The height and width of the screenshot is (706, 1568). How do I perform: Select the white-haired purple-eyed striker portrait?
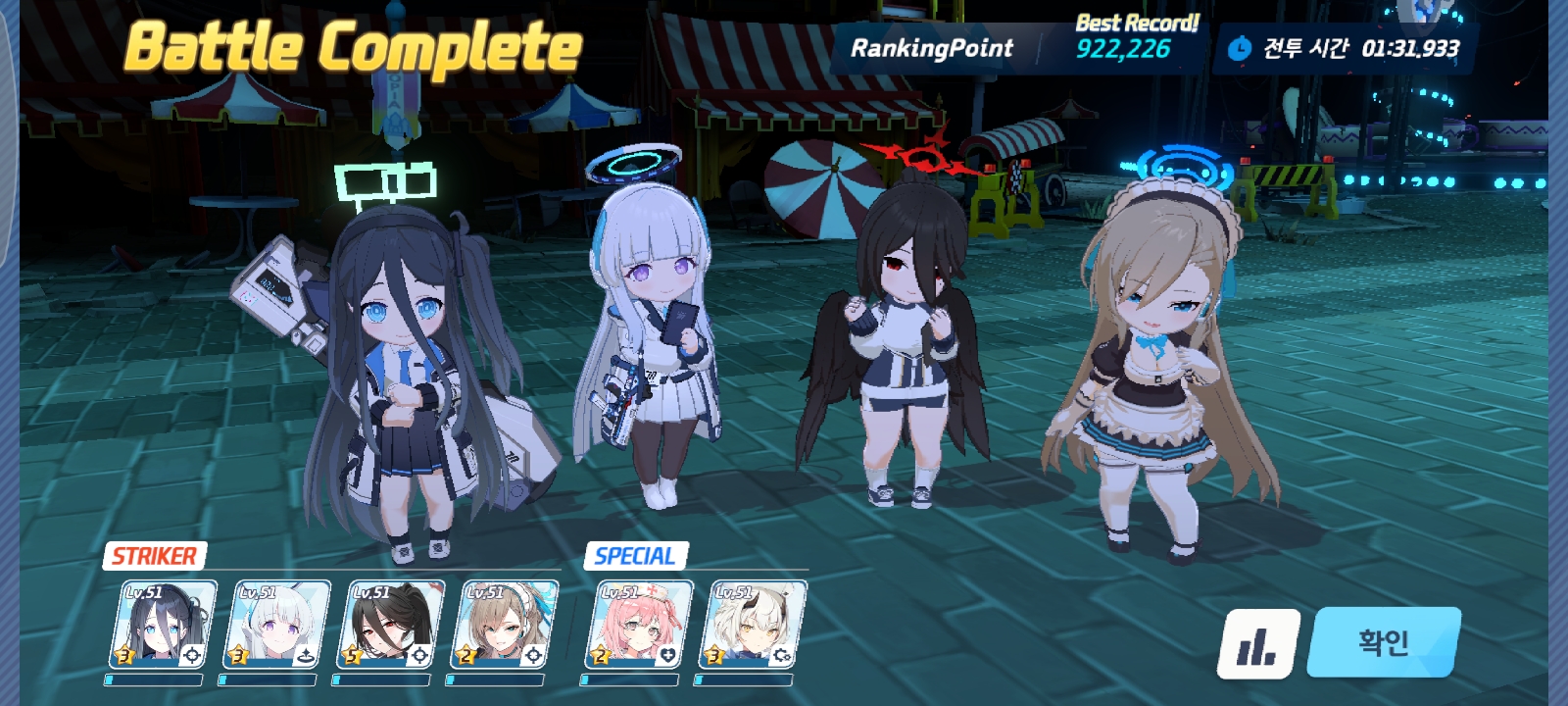pyautogui.click(x=280, y=624)
